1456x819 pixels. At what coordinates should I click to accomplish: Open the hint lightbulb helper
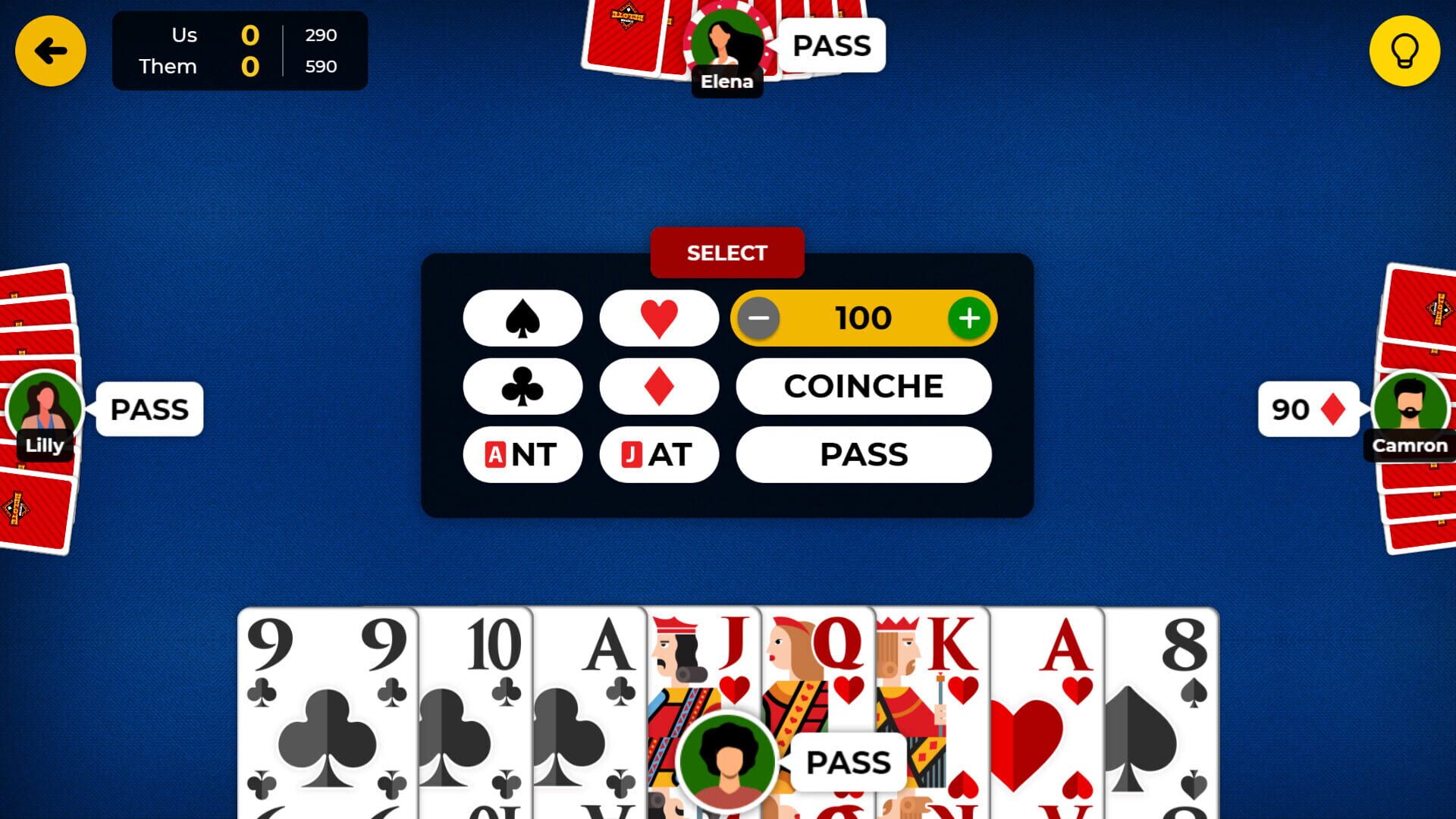[1405, 51]
